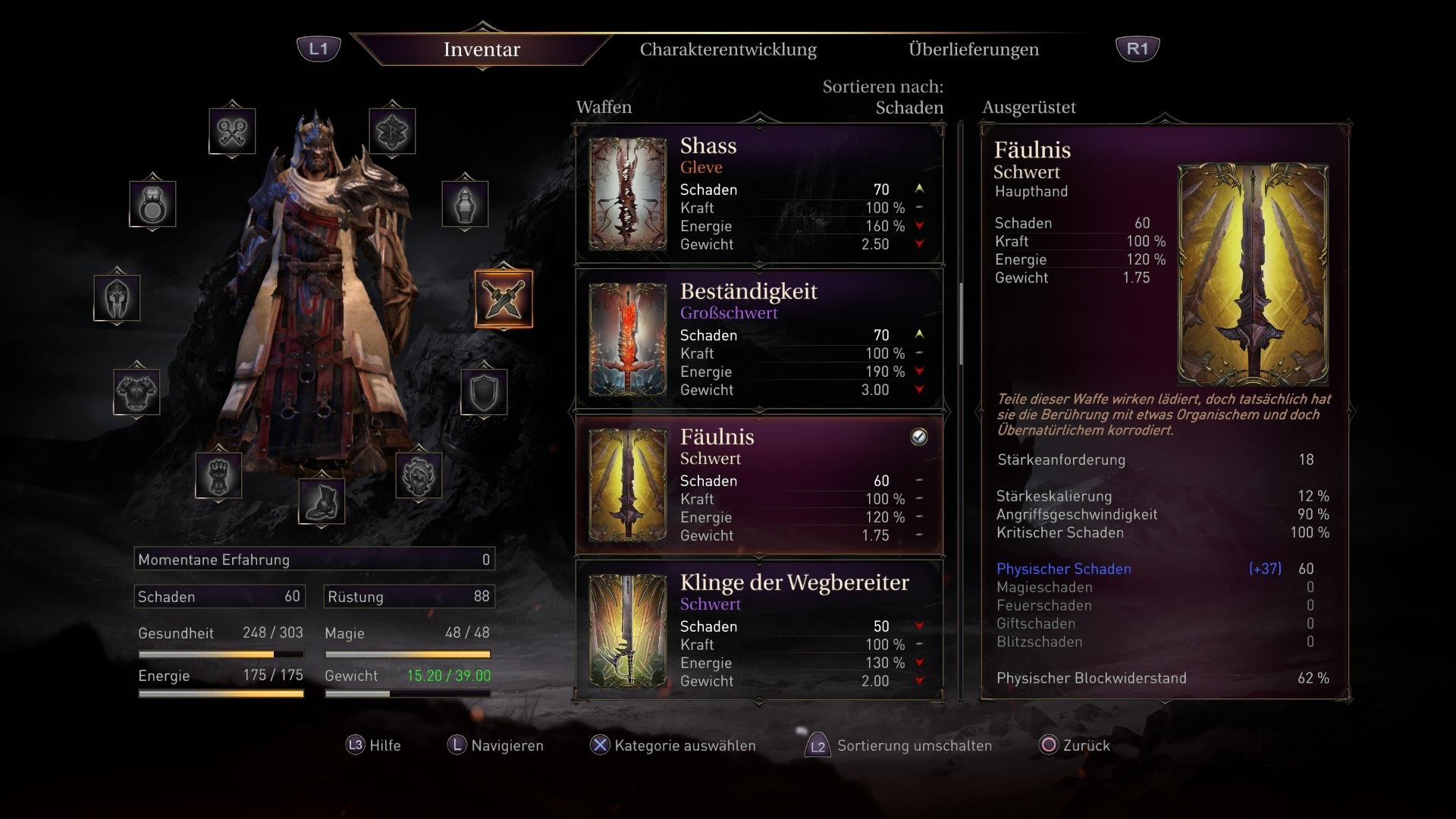Select Beständigkeit as active weapon

(758, 339)
